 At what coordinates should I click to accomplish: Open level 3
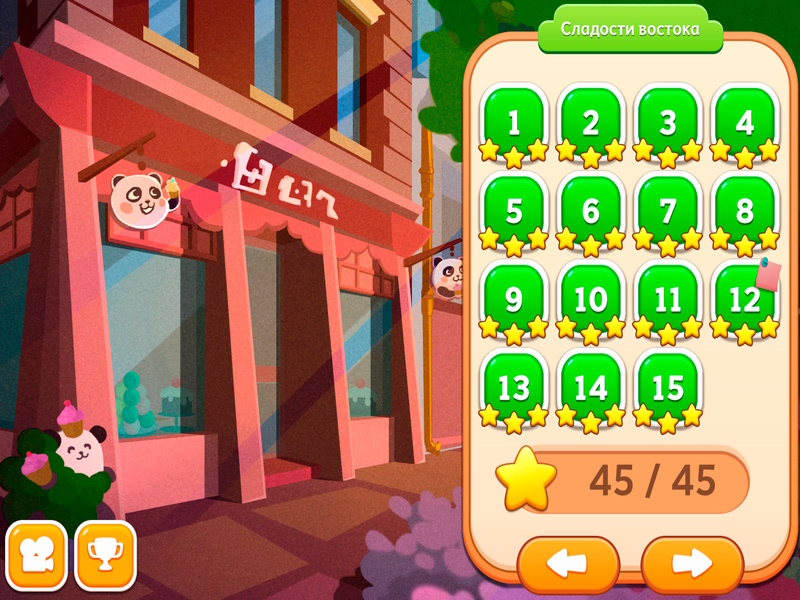(x=668, y=123)
